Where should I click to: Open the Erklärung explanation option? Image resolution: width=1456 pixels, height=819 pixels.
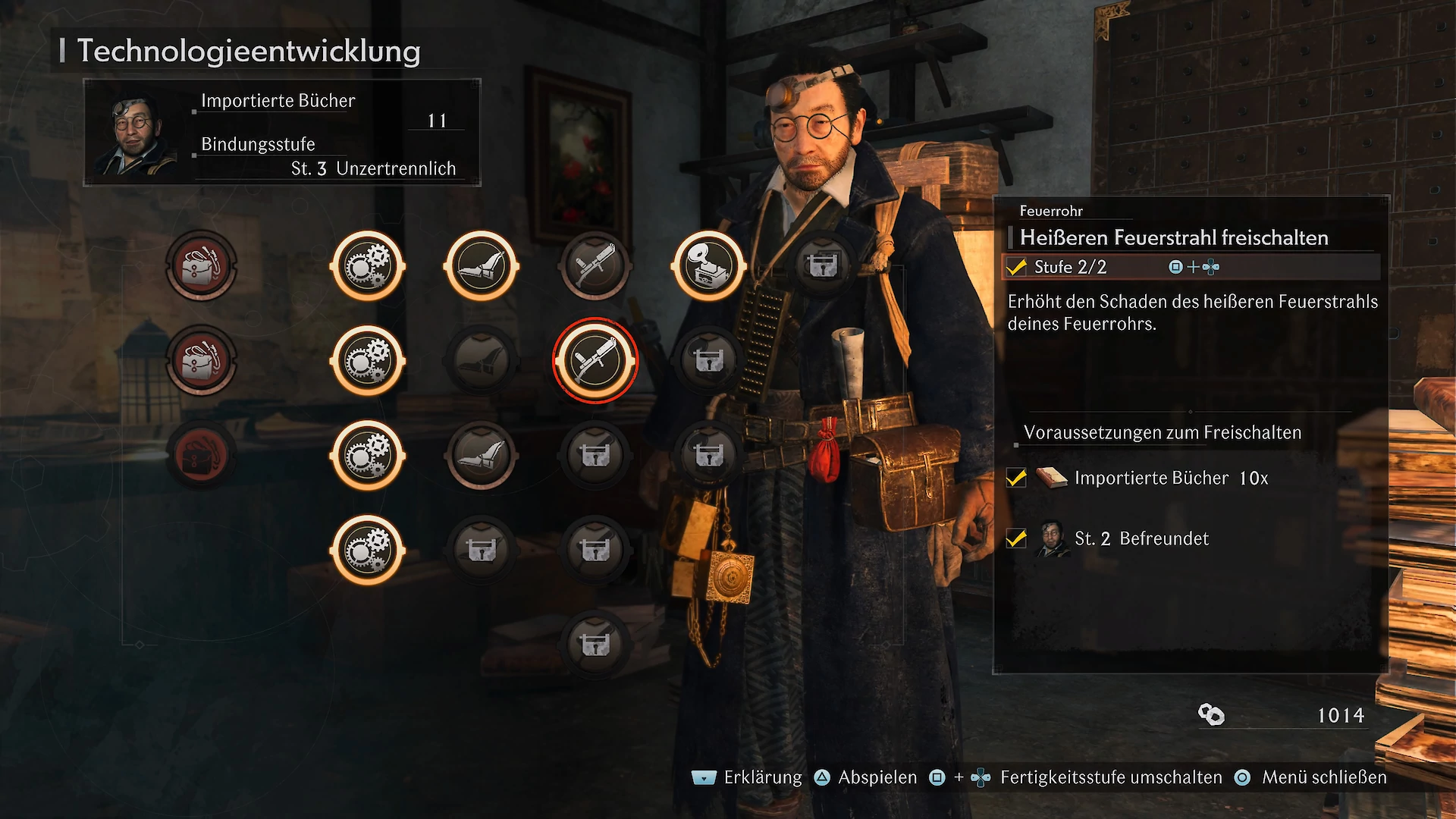point(761,777)
